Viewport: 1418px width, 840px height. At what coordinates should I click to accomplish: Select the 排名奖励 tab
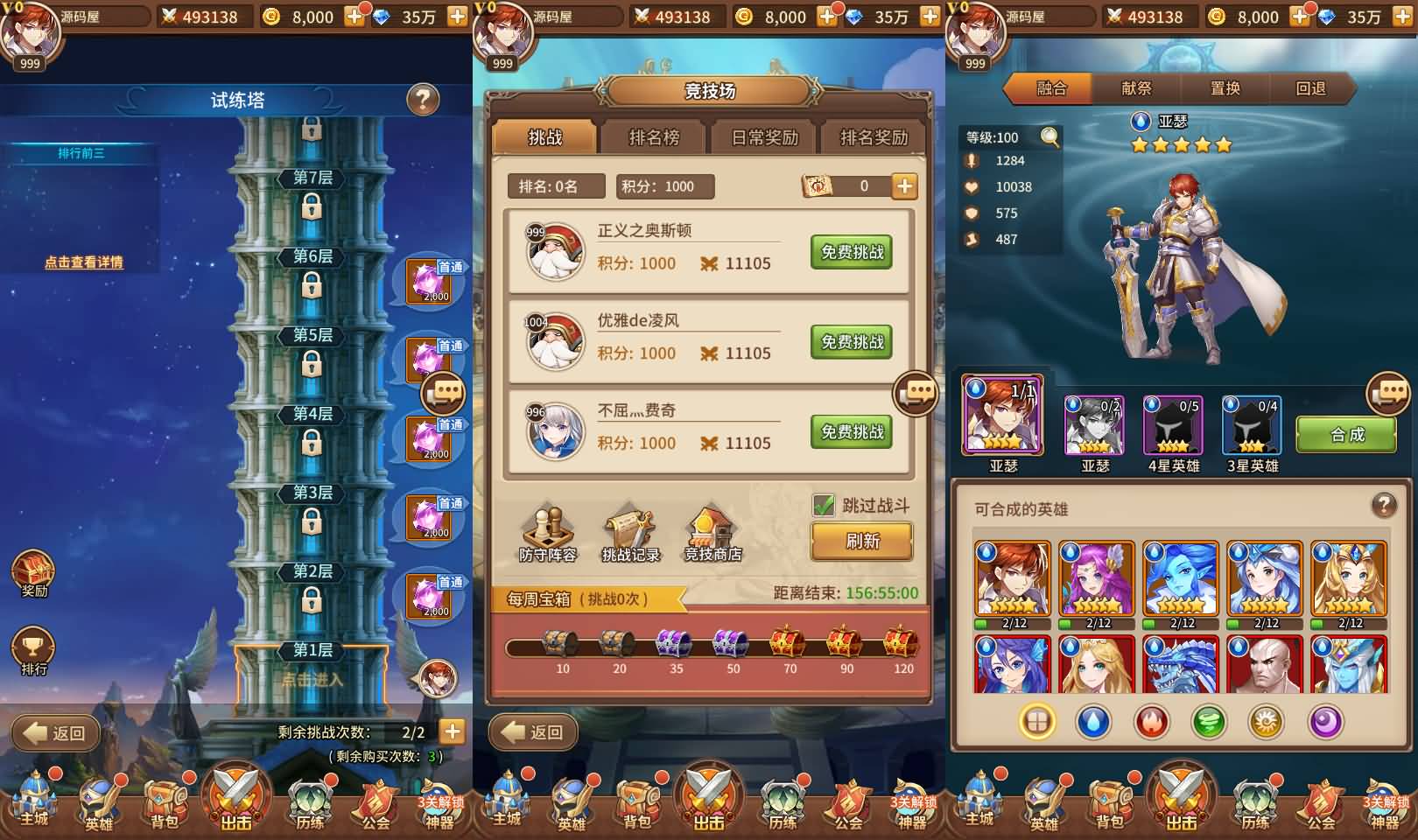coord(874,137)
